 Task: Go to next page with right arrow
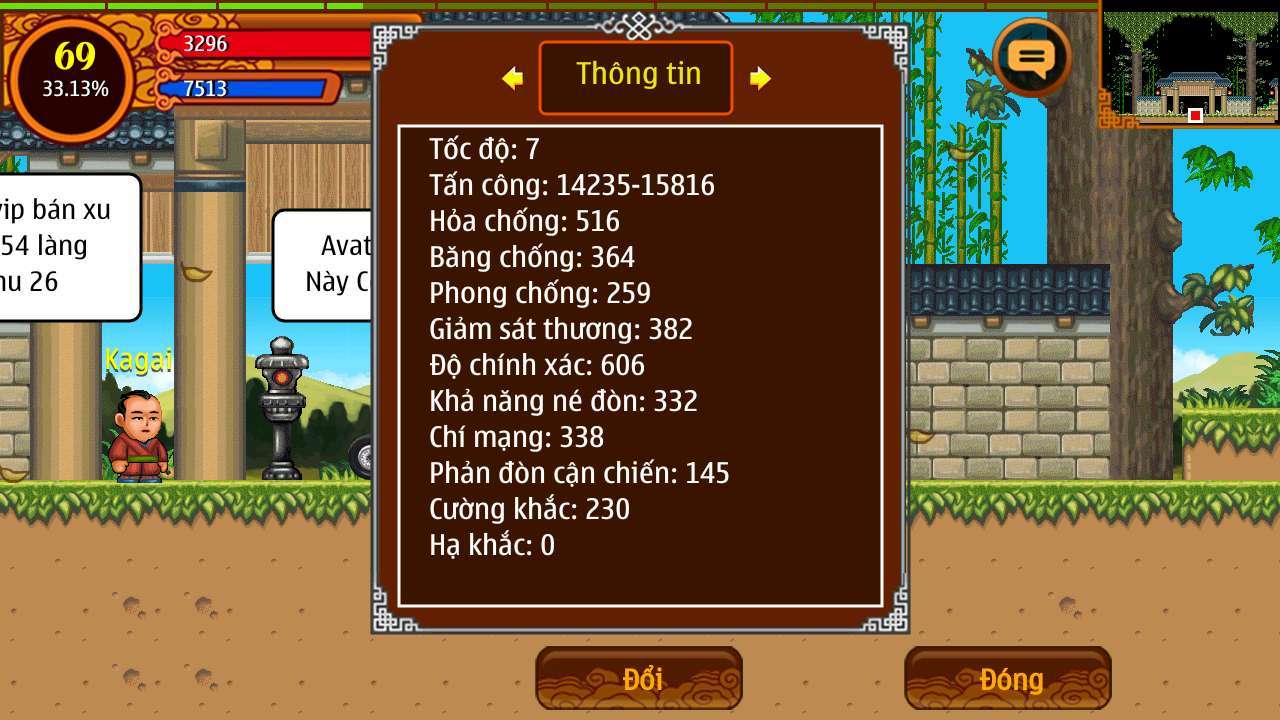point(760,78)
